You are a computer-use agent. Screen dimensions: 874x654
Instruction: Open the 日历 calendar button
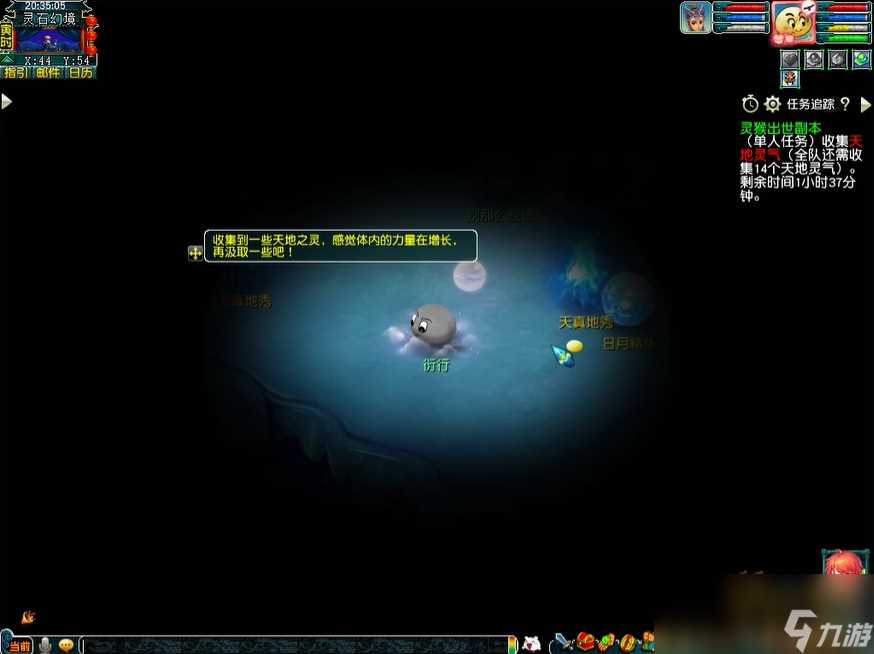81,72
